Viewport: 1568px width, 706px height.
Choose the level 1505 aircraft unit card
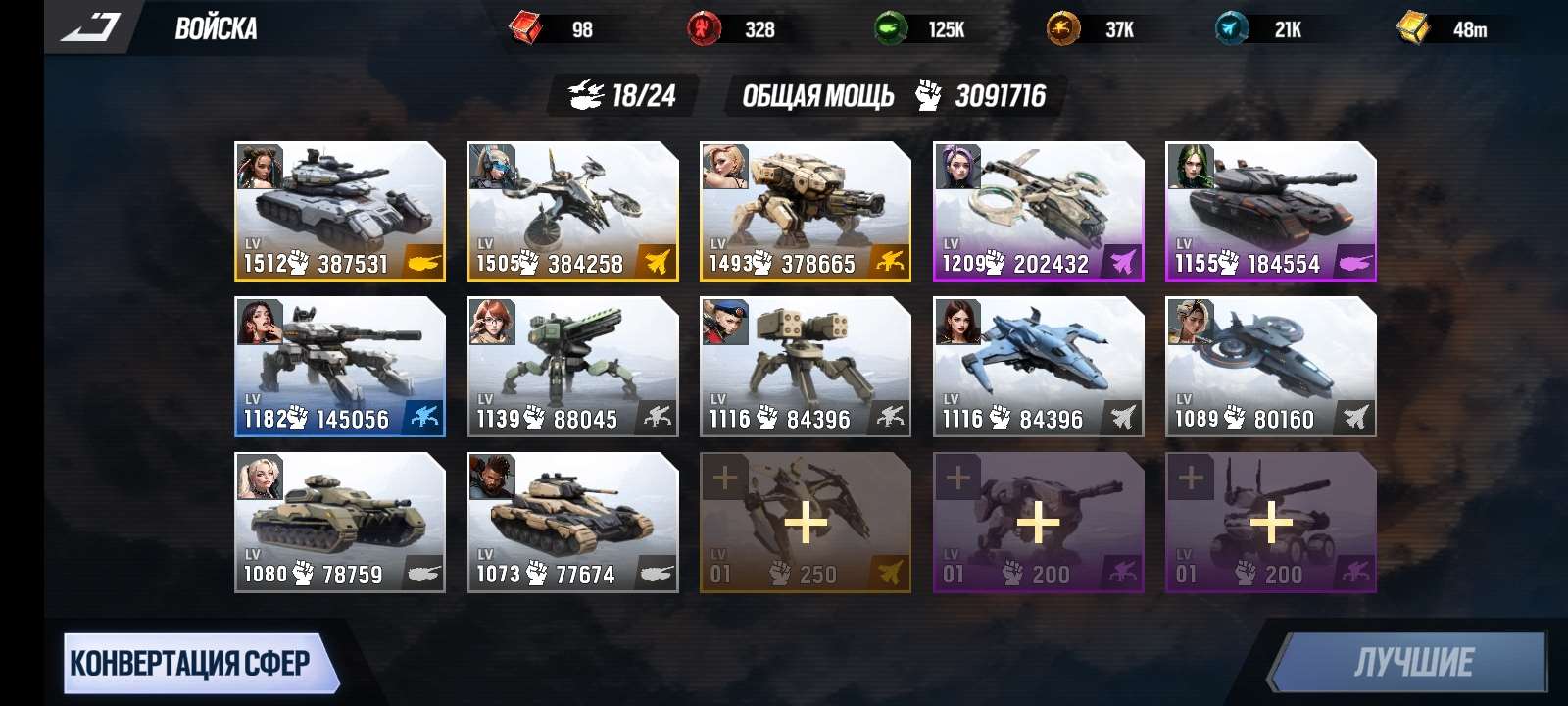click(572, 211)
